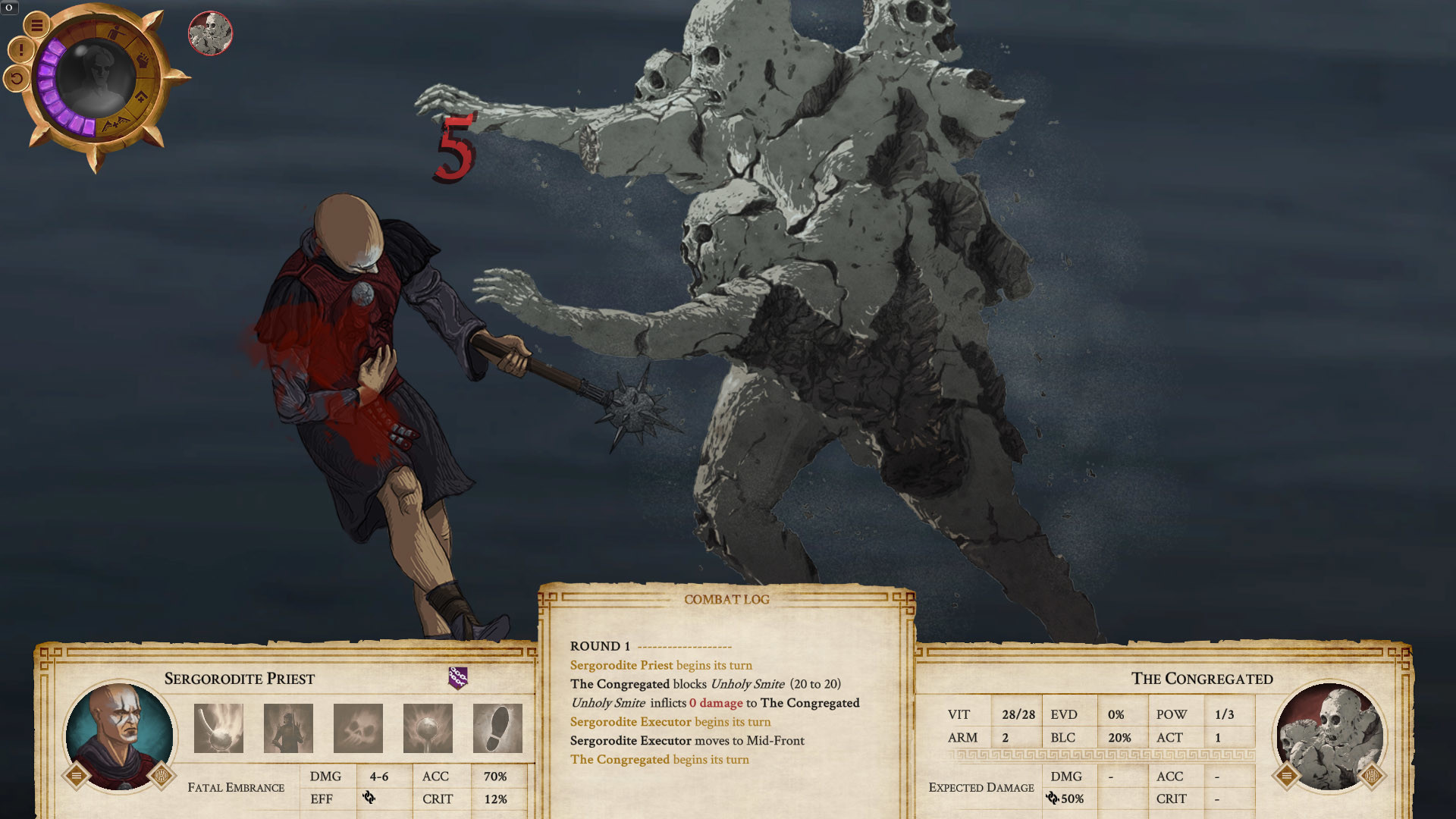The width and height of the screenshot is (1456, 819).
Task: Select the retreat arrow icon on the action wheel
Action: pos(141,96)
